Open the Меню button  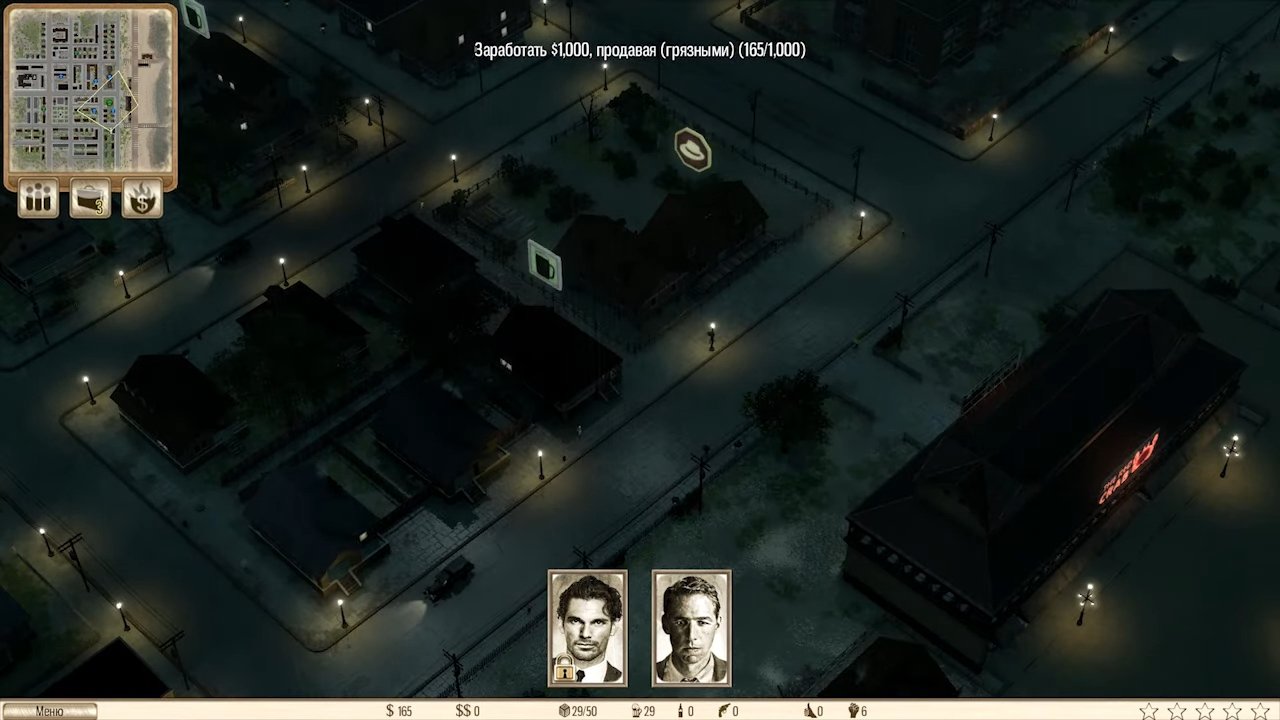click(49, 711)
